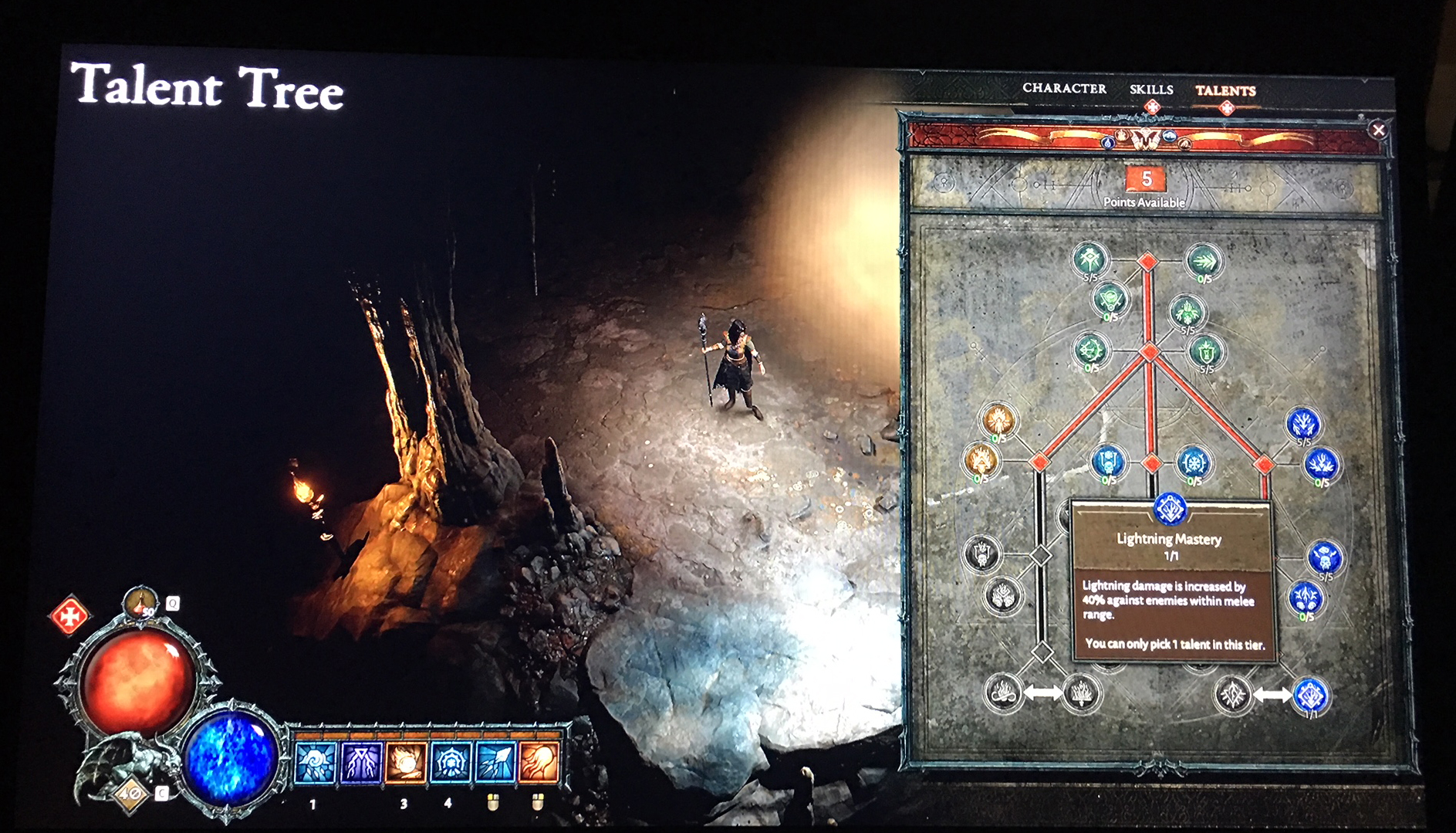Viewport: 1456px width, 833px height.
Task: Choose the unselected talent left of Lightning Mastery
Action: click(1232, 696)
